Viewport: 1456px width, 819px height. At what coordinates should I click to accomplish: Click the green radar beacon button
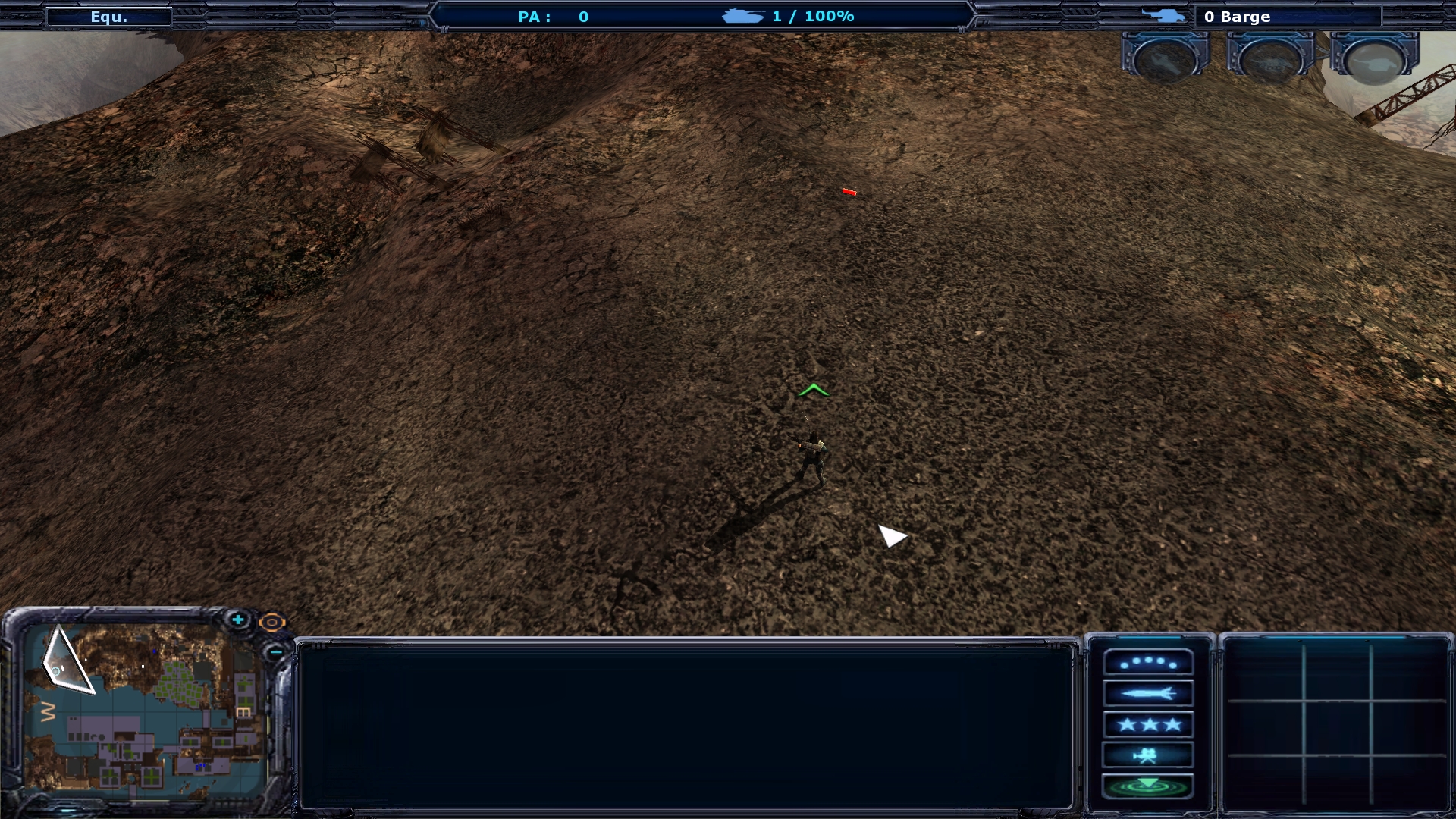click(x=1148, y=786)
